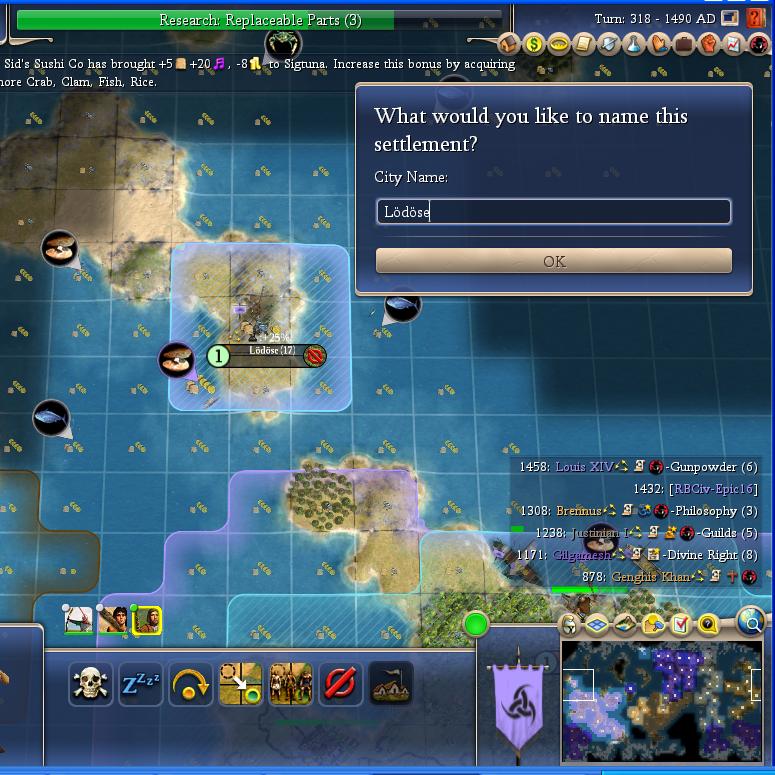Screen dimensions: 775x775
Task: Open the Military Advisor fist icon
Action: [708, 44]
